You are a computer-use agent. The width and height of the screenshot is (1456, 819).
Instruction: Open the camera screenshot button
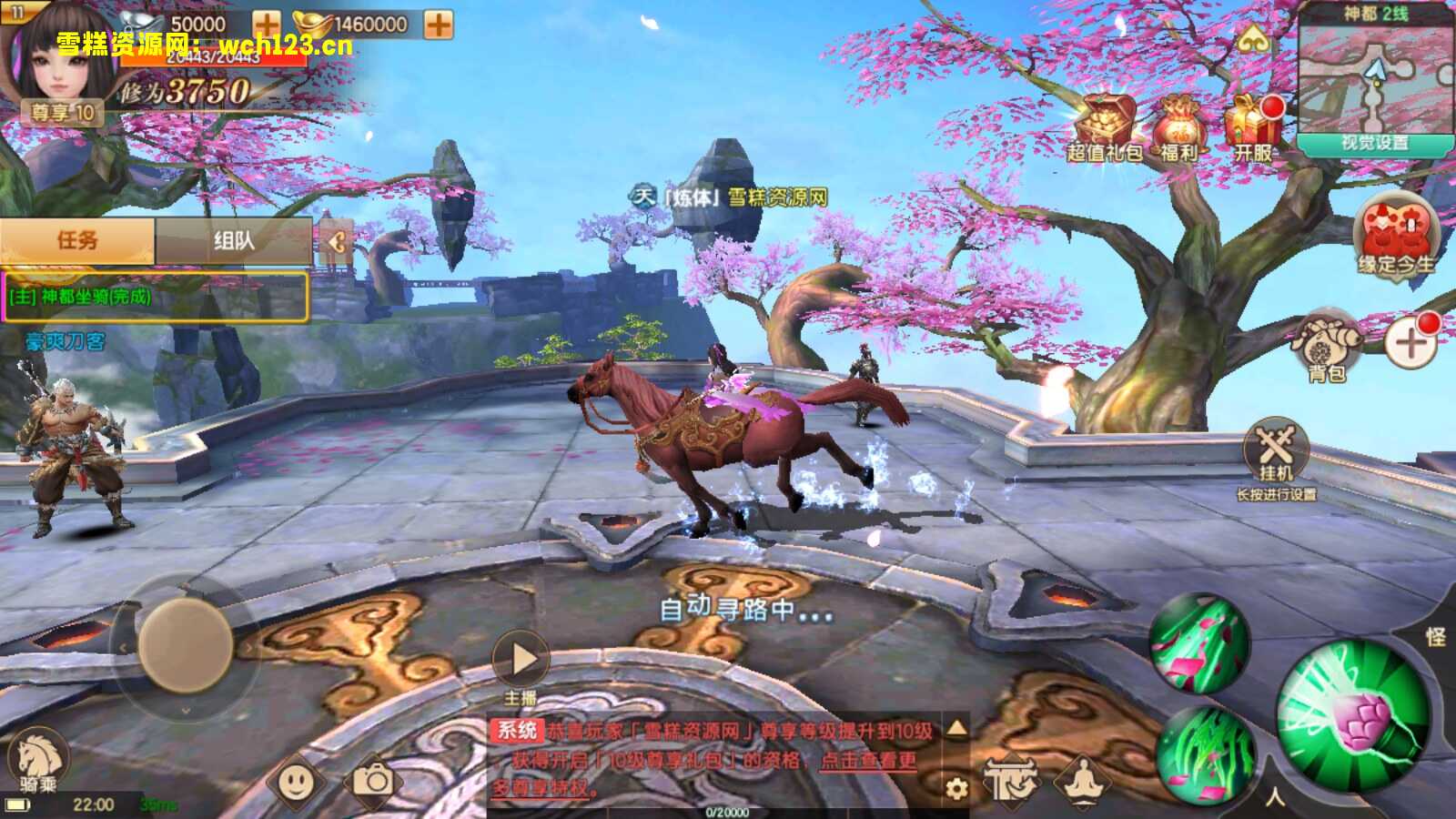pyautogui.click(x=372, y=781)
